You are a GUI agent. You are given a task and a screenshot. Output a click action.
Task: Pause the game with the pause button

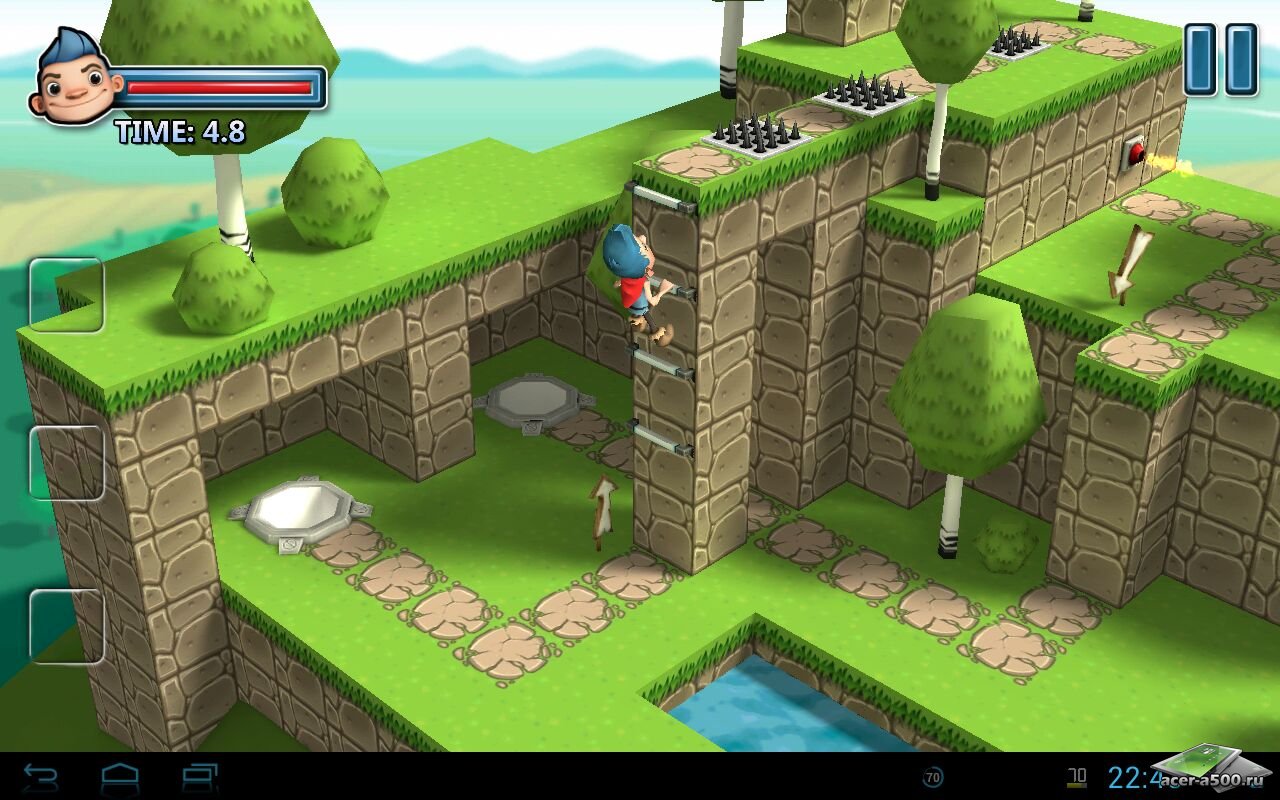(1220, 60)
